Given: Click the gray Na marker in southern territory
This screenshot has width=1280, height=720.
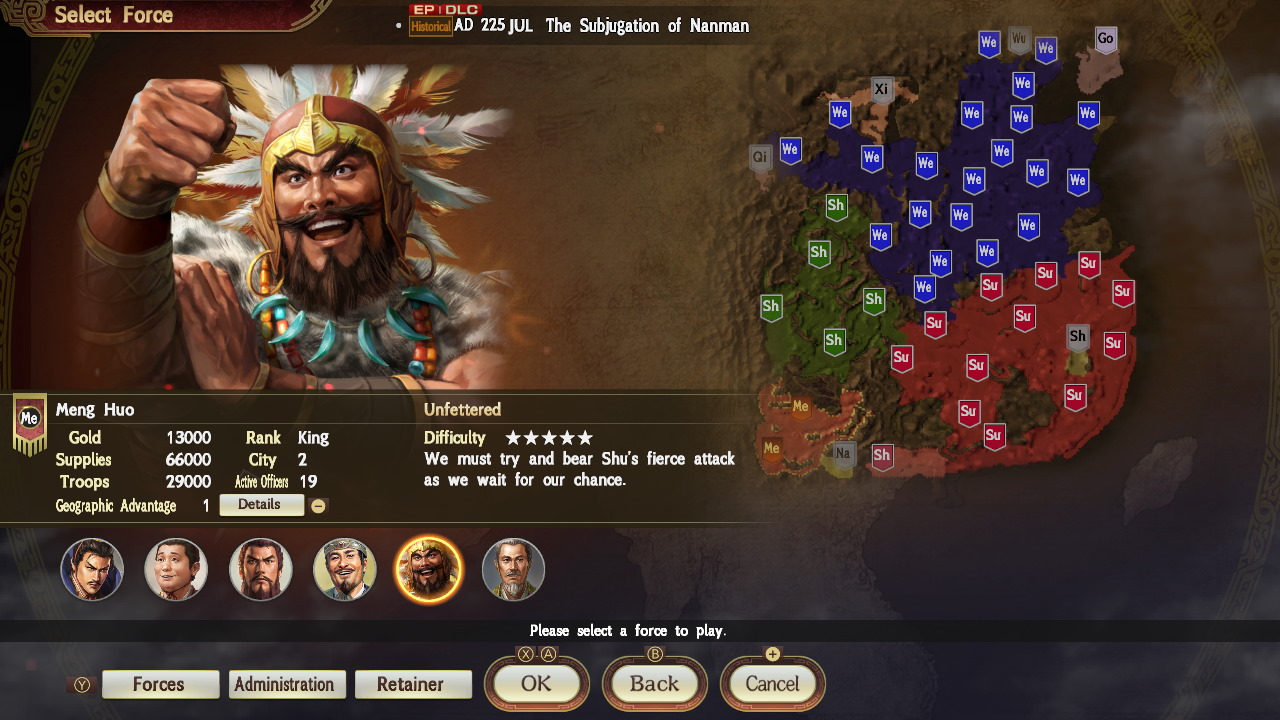Looking at the screenshot, I should [x=842, y=455].
